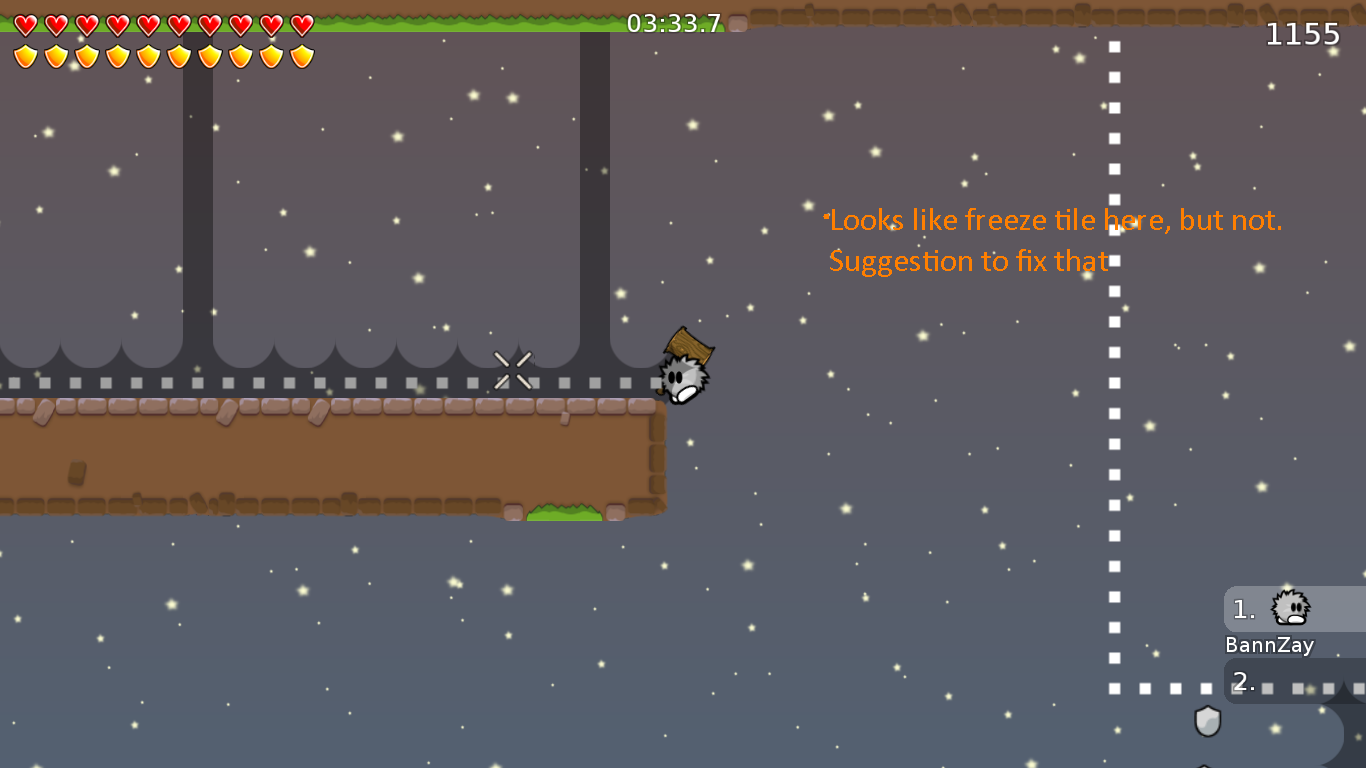Click BannZay's furry avatar in the leaderboard
Image resolution: width=1366 pixels, height=768 pixels.
click(1288, 608)
